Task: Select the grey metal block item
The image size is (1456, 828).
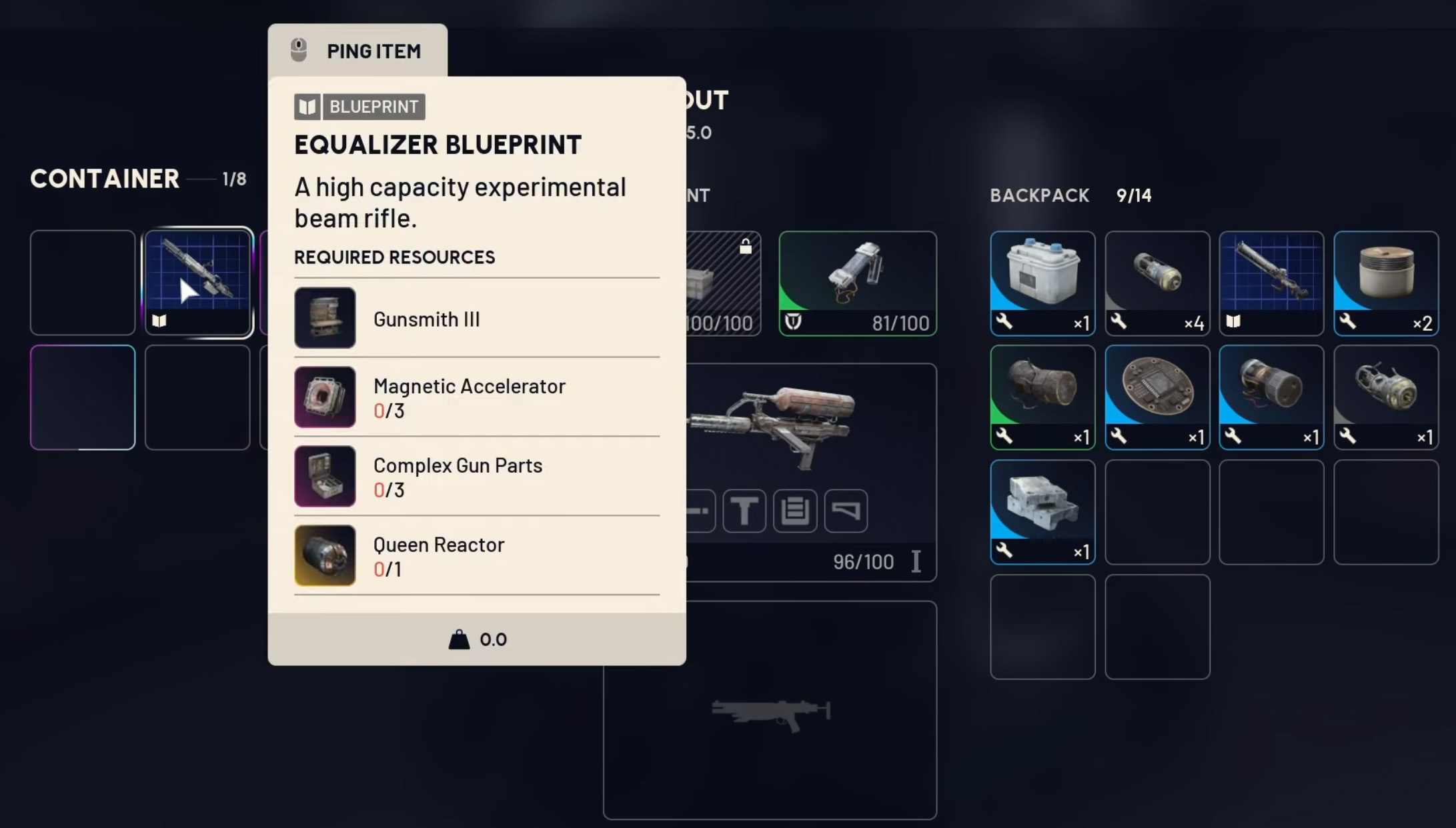Action: click(x=1042, y=511)
